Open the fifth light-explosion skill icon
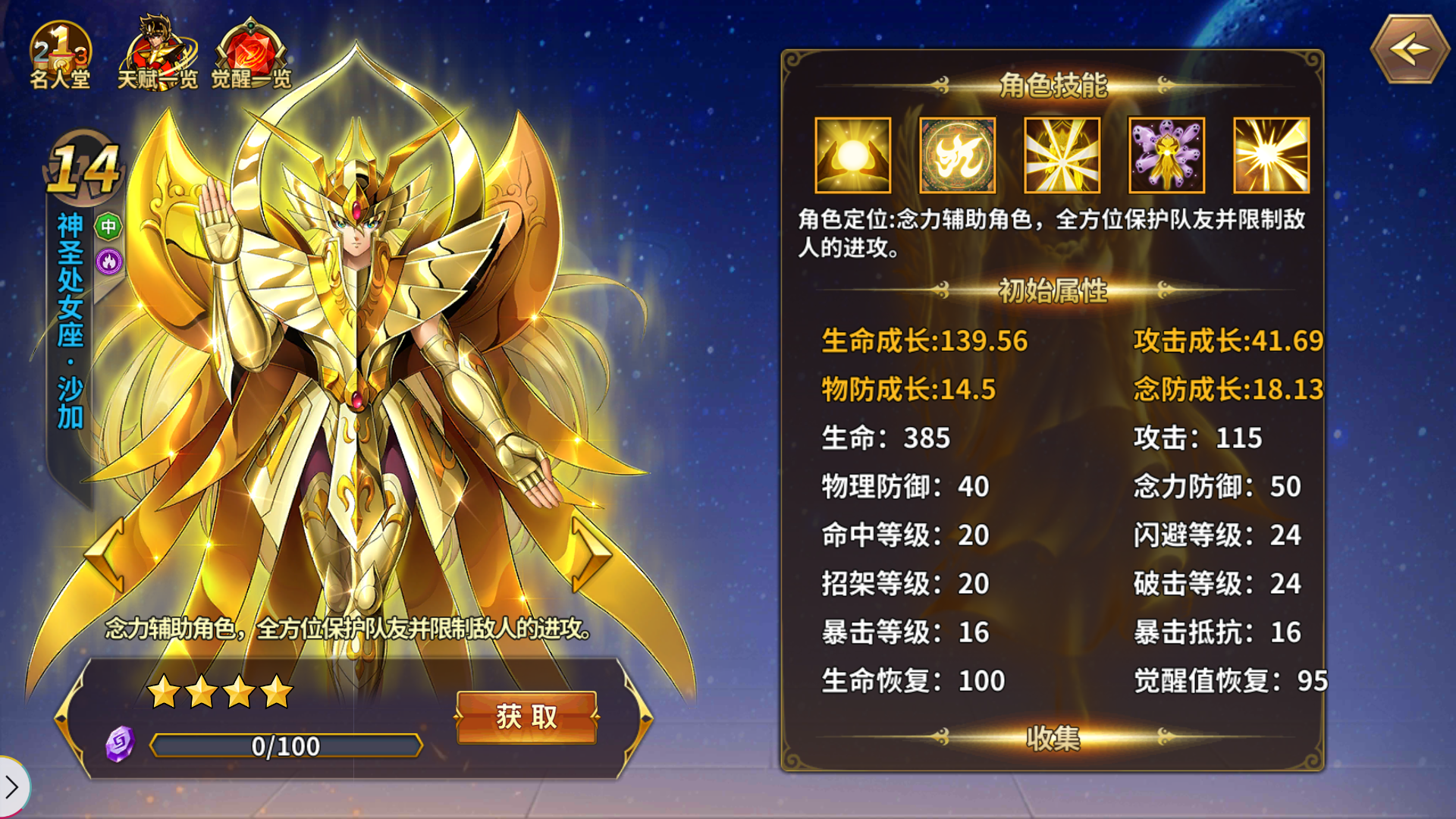The image size is (1456, 819). pos(1270,155)
